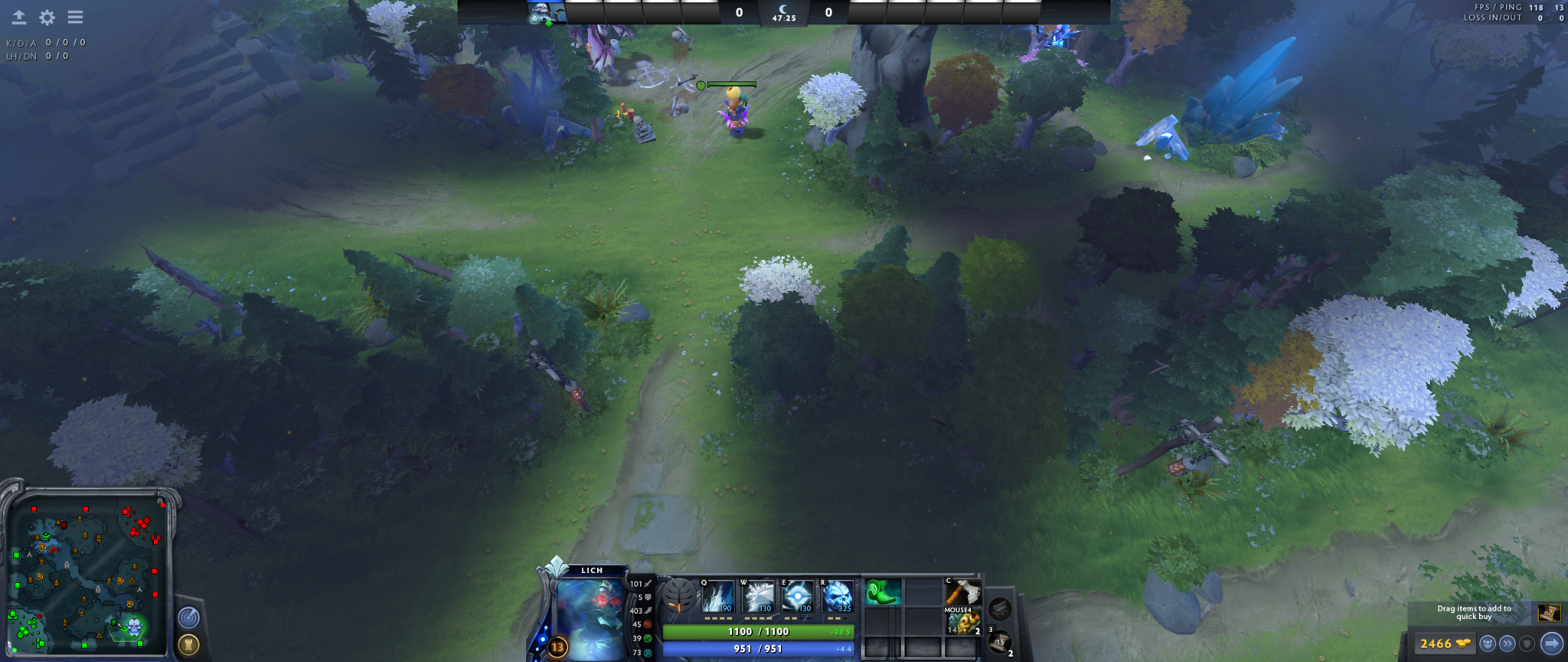Cast Frost Blast using the Q ability icon

717,597
